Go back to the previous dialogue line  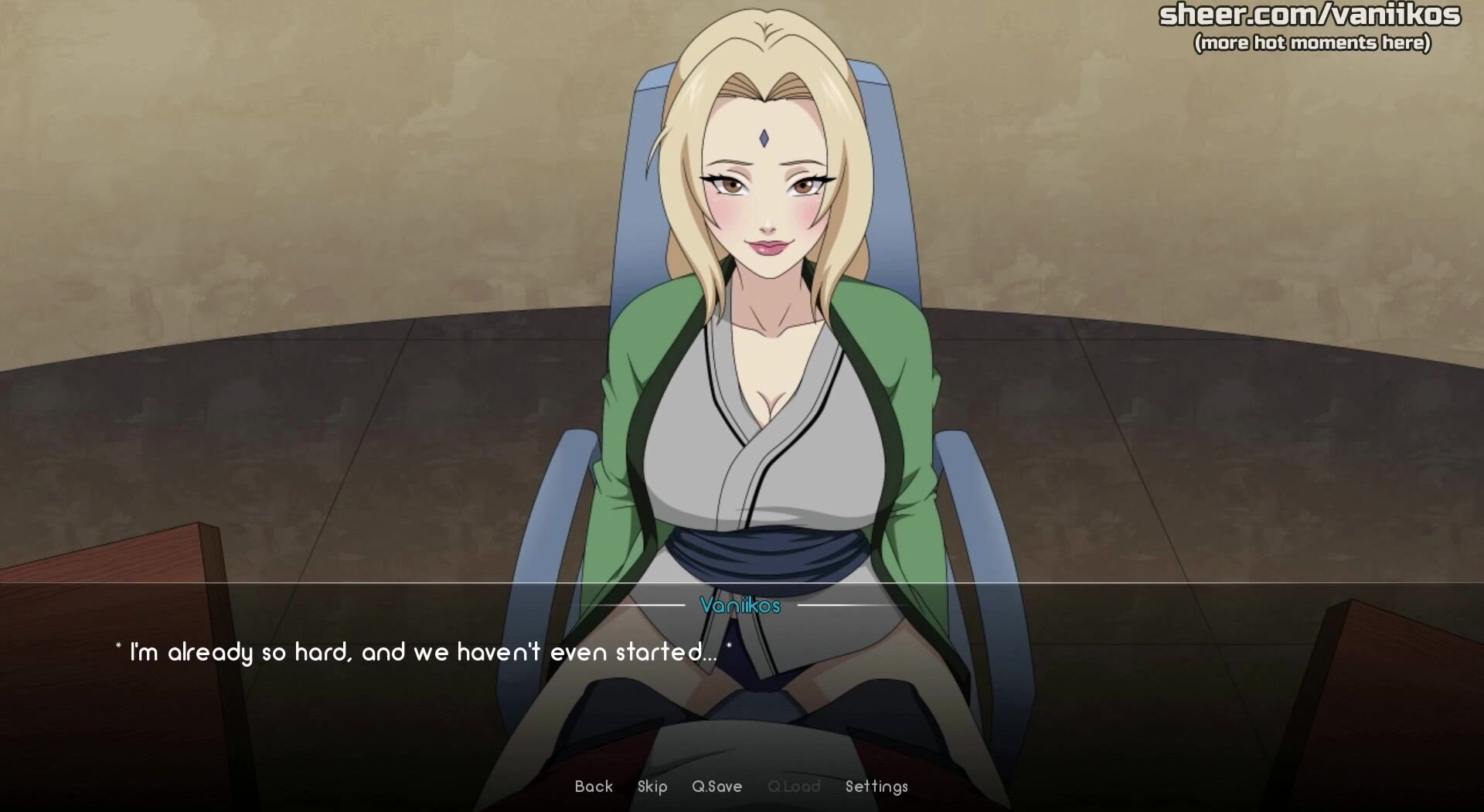coord(594,787)
